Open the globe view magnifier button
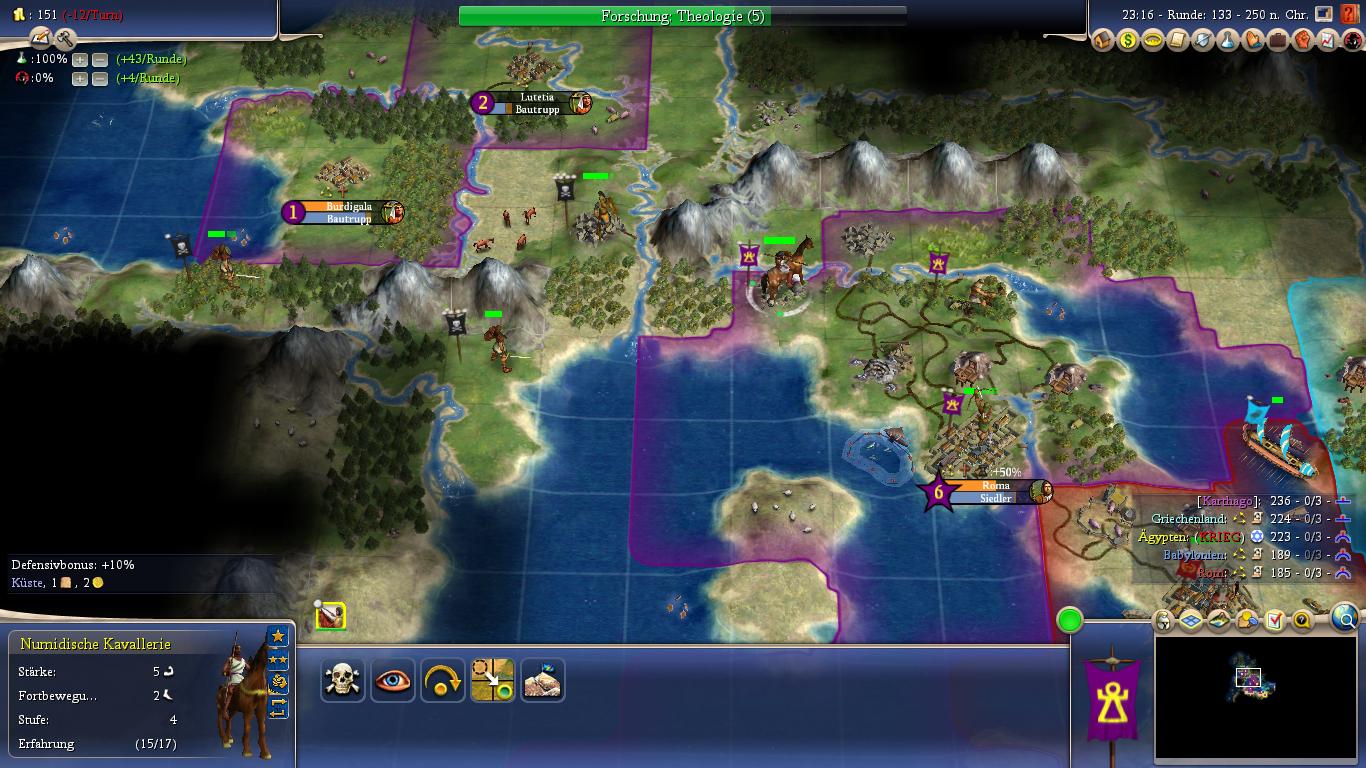Screen dimensions: 1366x768 coord(1345,619)
